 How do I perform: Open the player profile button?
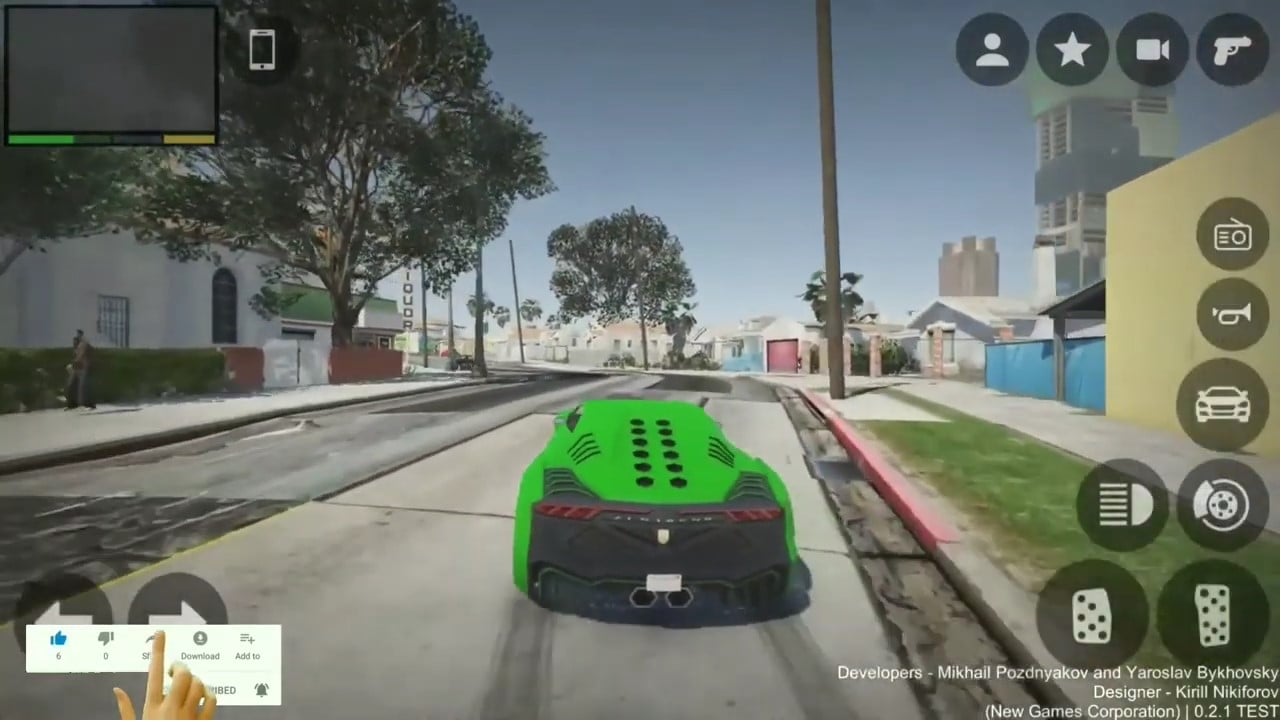click(x=992, y=49)
